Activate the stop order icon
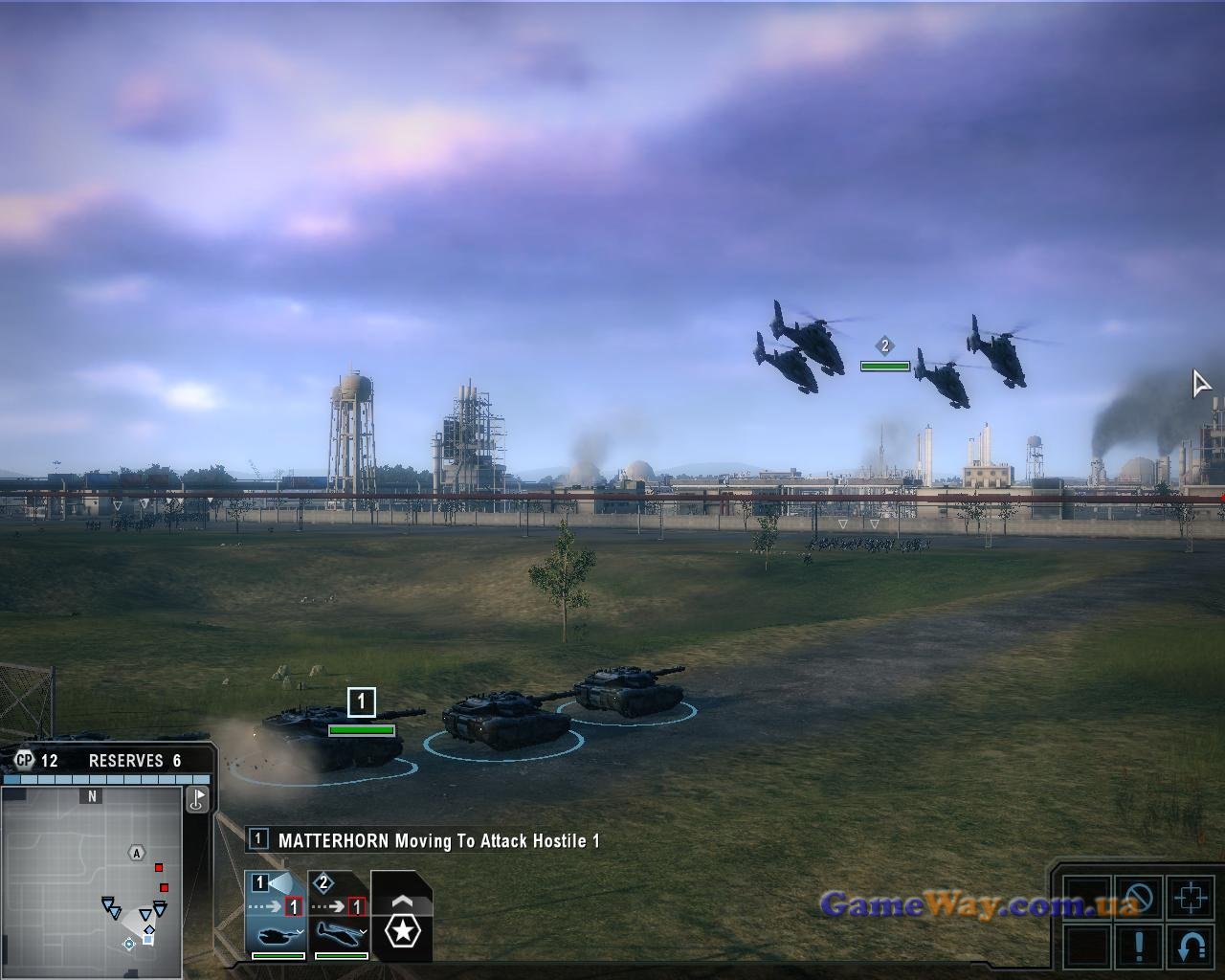Viewport: 1225px width, 980px height. click(x=1139, y=899)
